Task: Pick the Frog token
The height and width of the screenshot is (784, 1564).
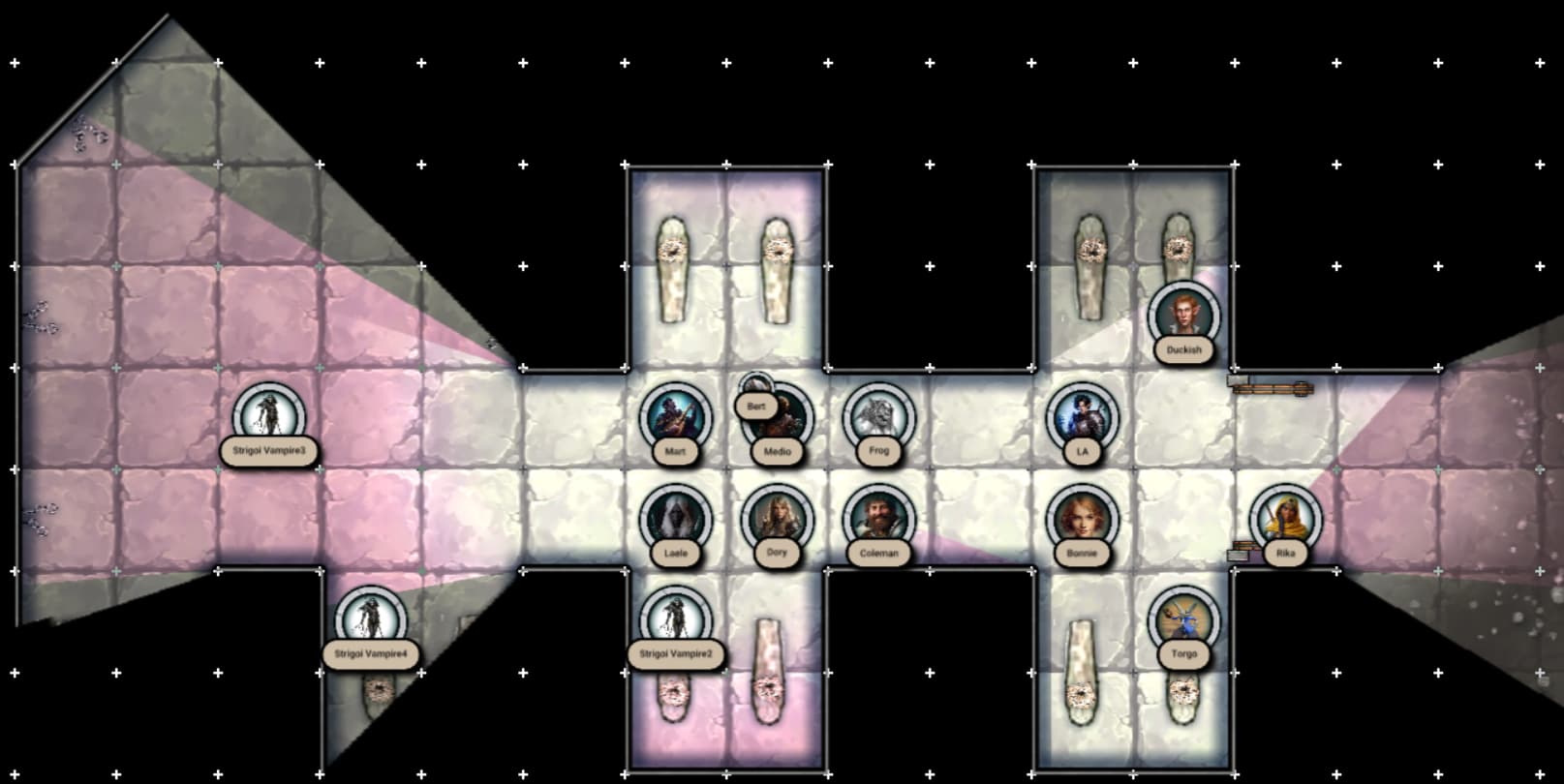Action: (x=878, y=418)
